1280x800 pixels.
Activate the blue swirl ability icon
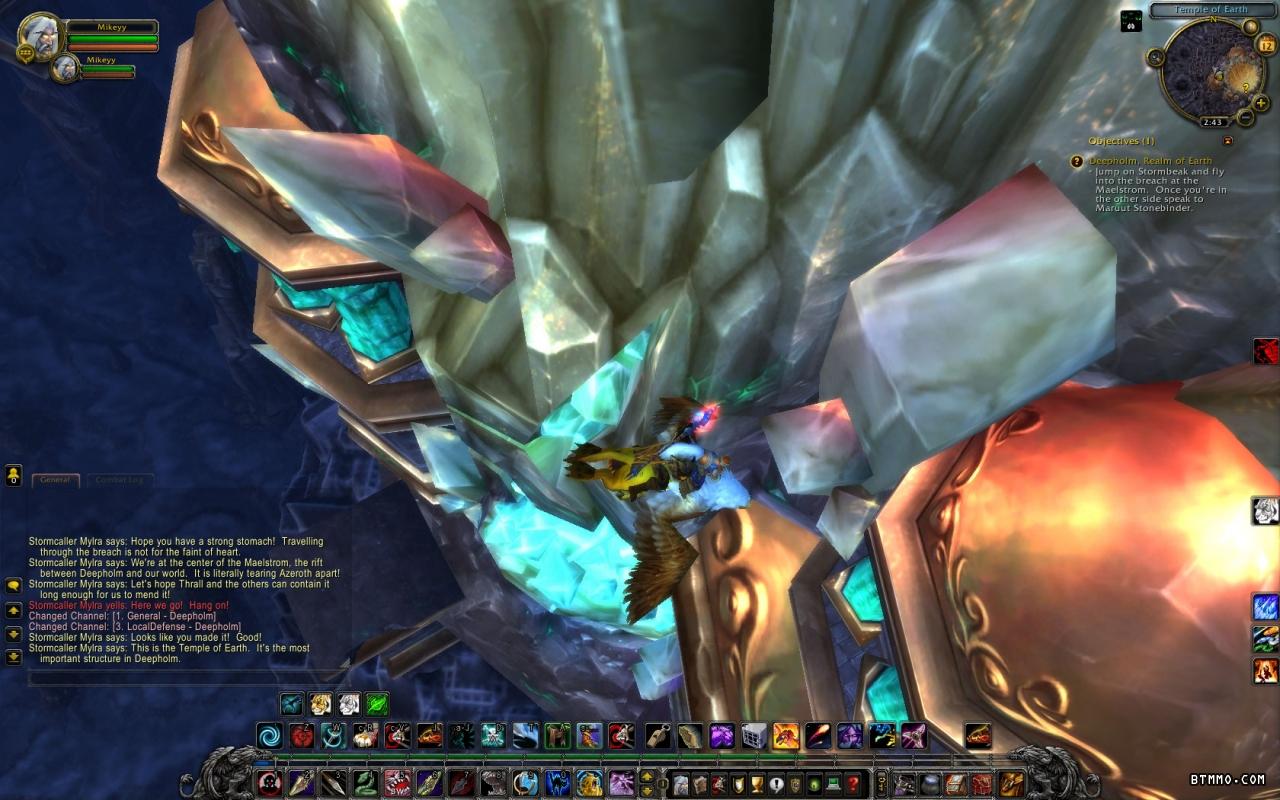tap(270, 737)
